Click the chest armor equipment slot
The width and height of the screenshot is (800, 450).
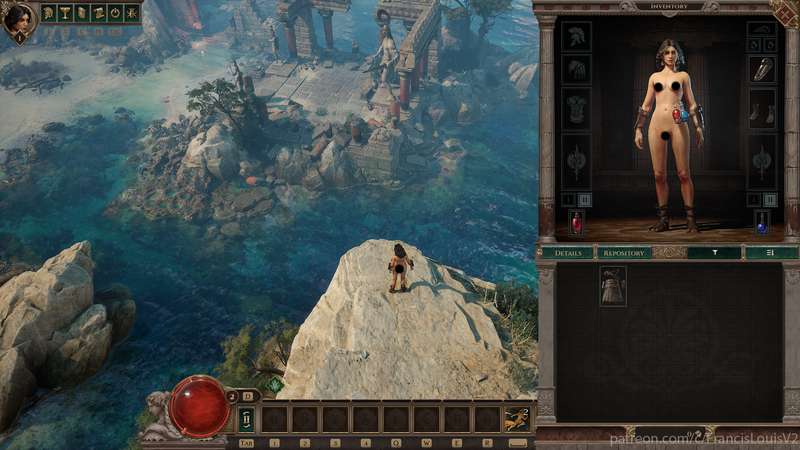pyautogui.click(x=576, y=107)
